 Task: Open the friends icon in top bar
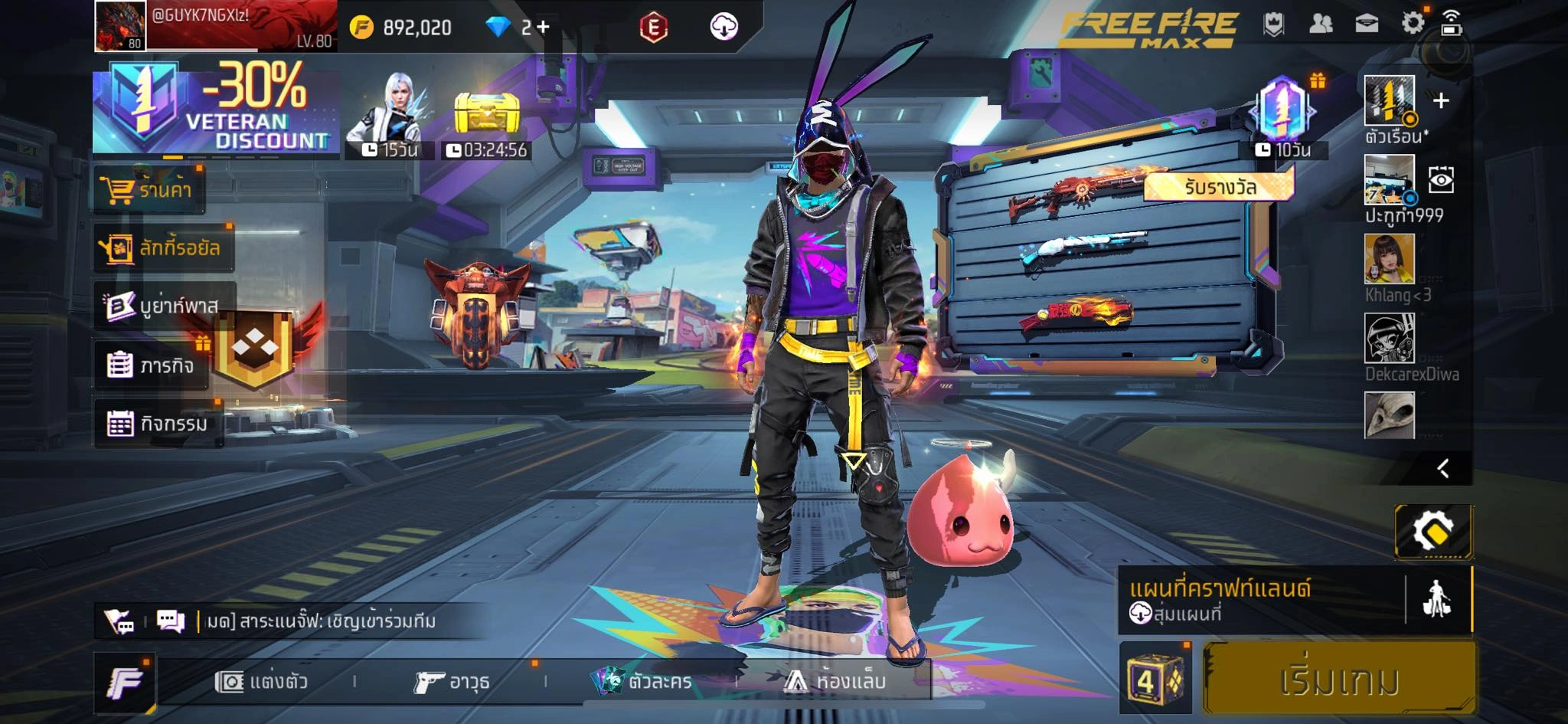pyautogui.click(x=1321, y=24)
